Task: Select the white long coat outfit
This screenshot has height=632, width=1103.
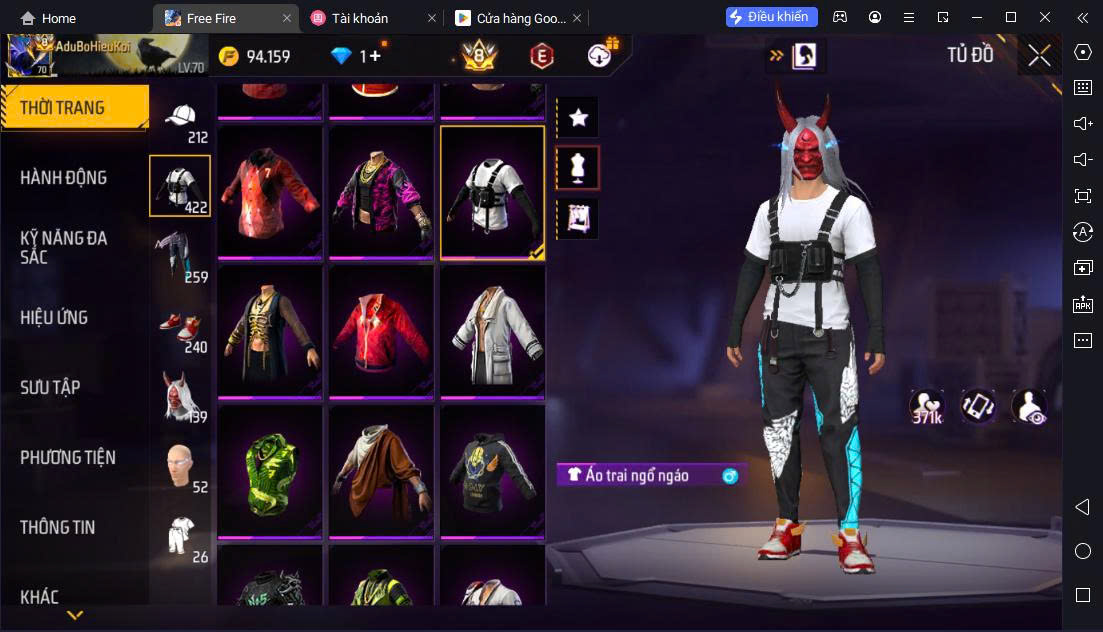Action: [x=492, y=332]
